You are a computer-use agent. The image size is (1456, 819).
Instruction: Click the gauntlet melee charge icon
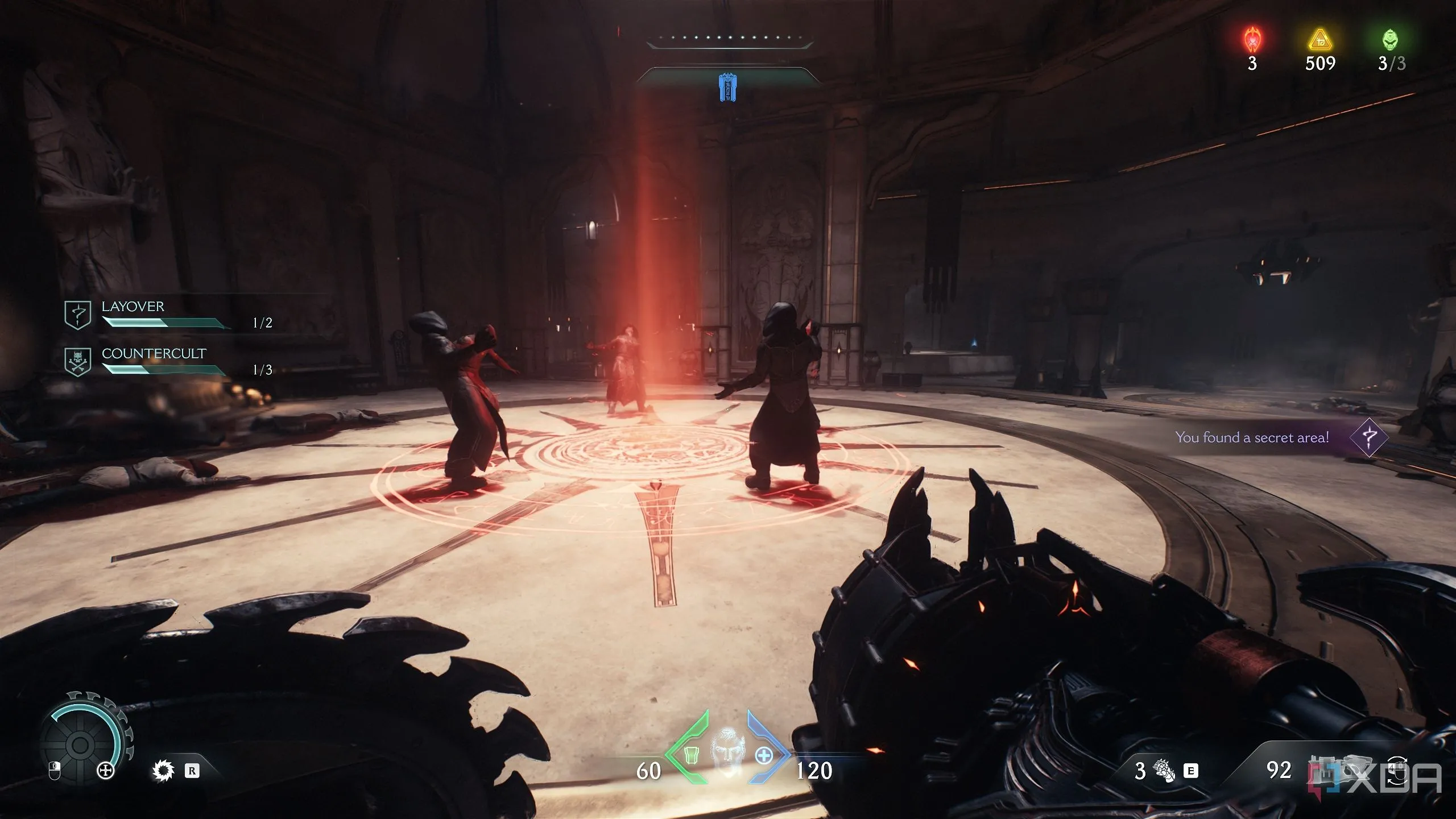tap(1164, 771)
